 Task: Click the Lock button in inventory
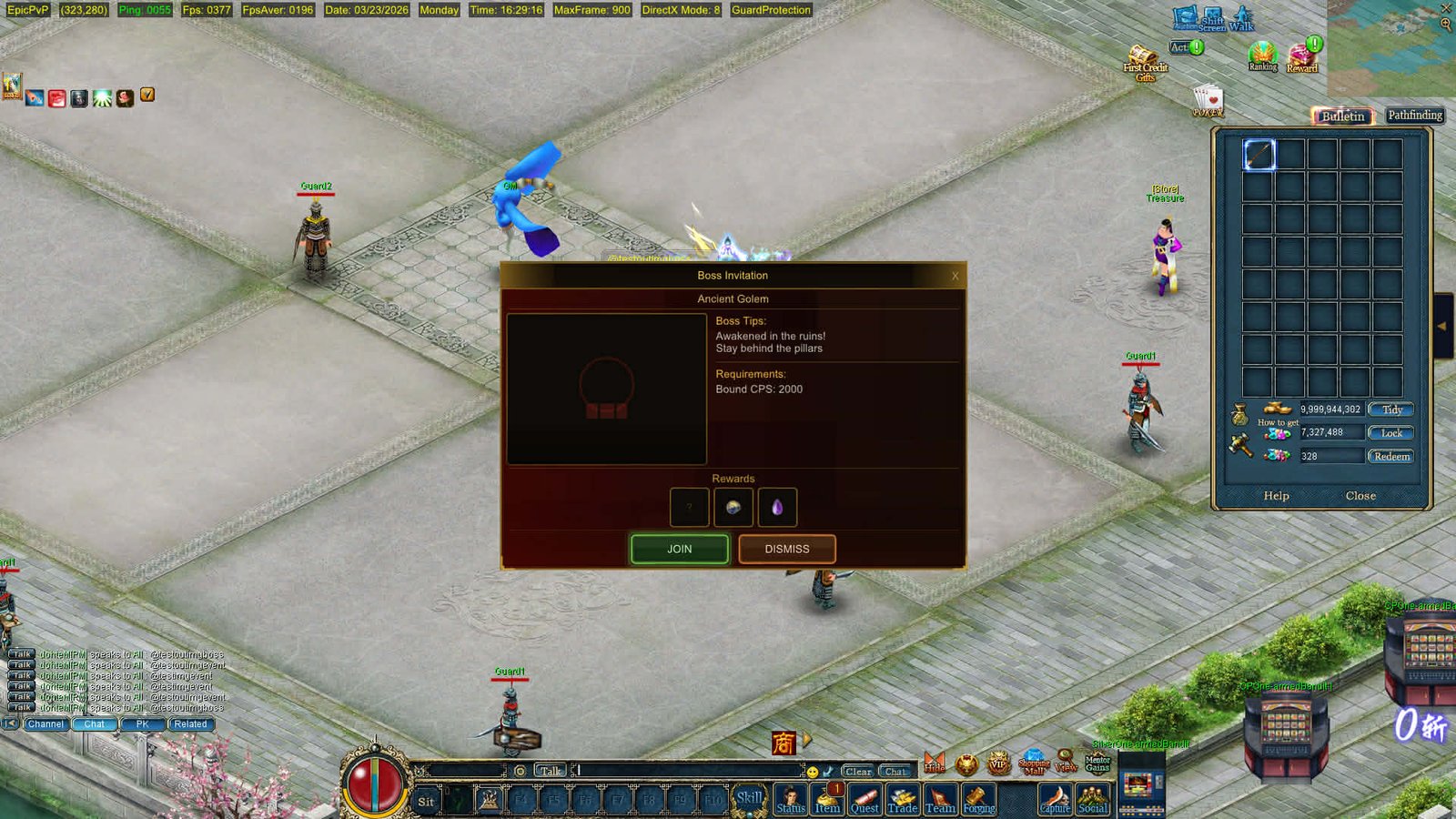click(x=1391, y=433)
